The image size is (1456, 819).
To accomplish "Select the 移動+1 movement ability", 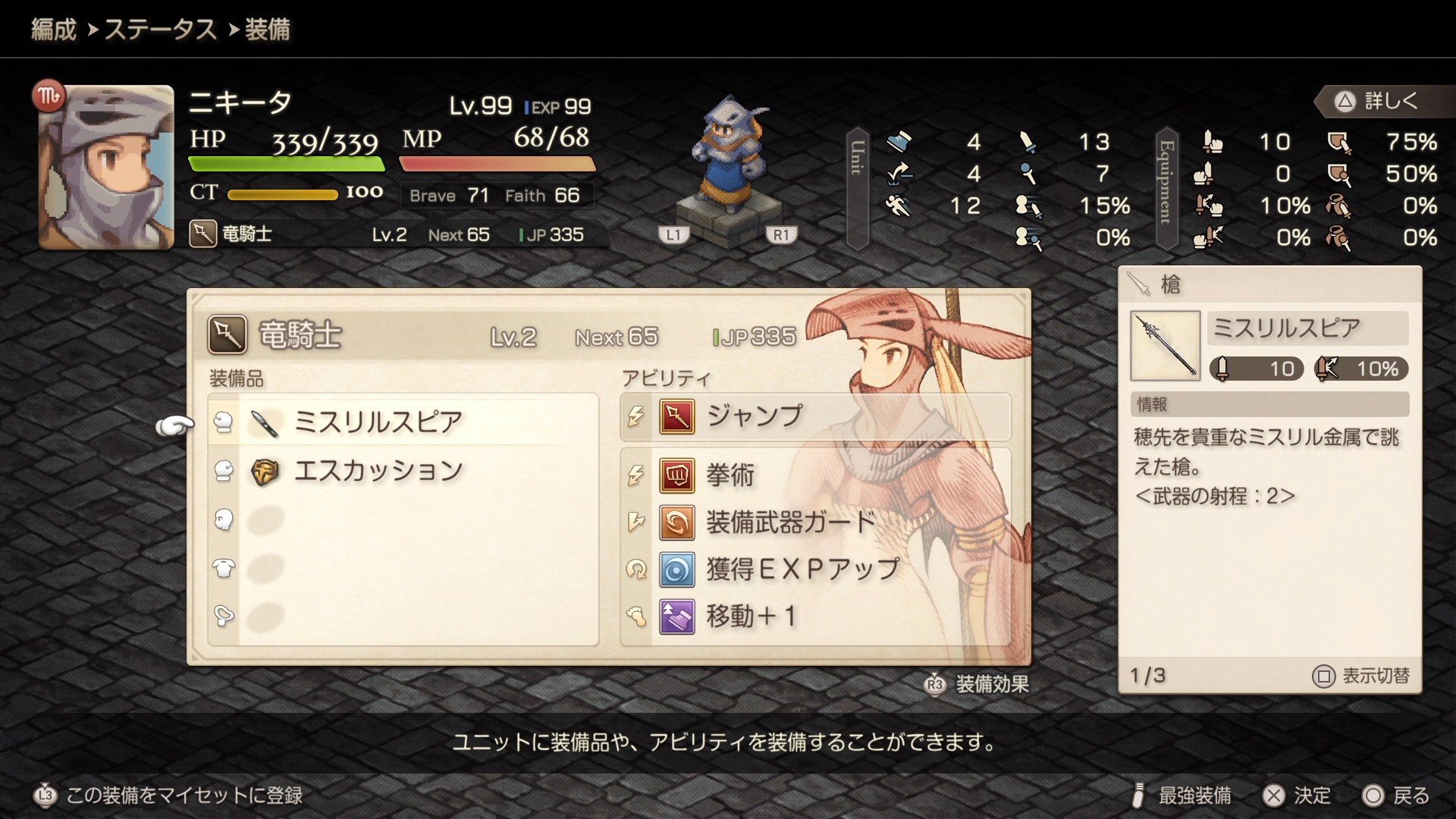I will 751,617.
